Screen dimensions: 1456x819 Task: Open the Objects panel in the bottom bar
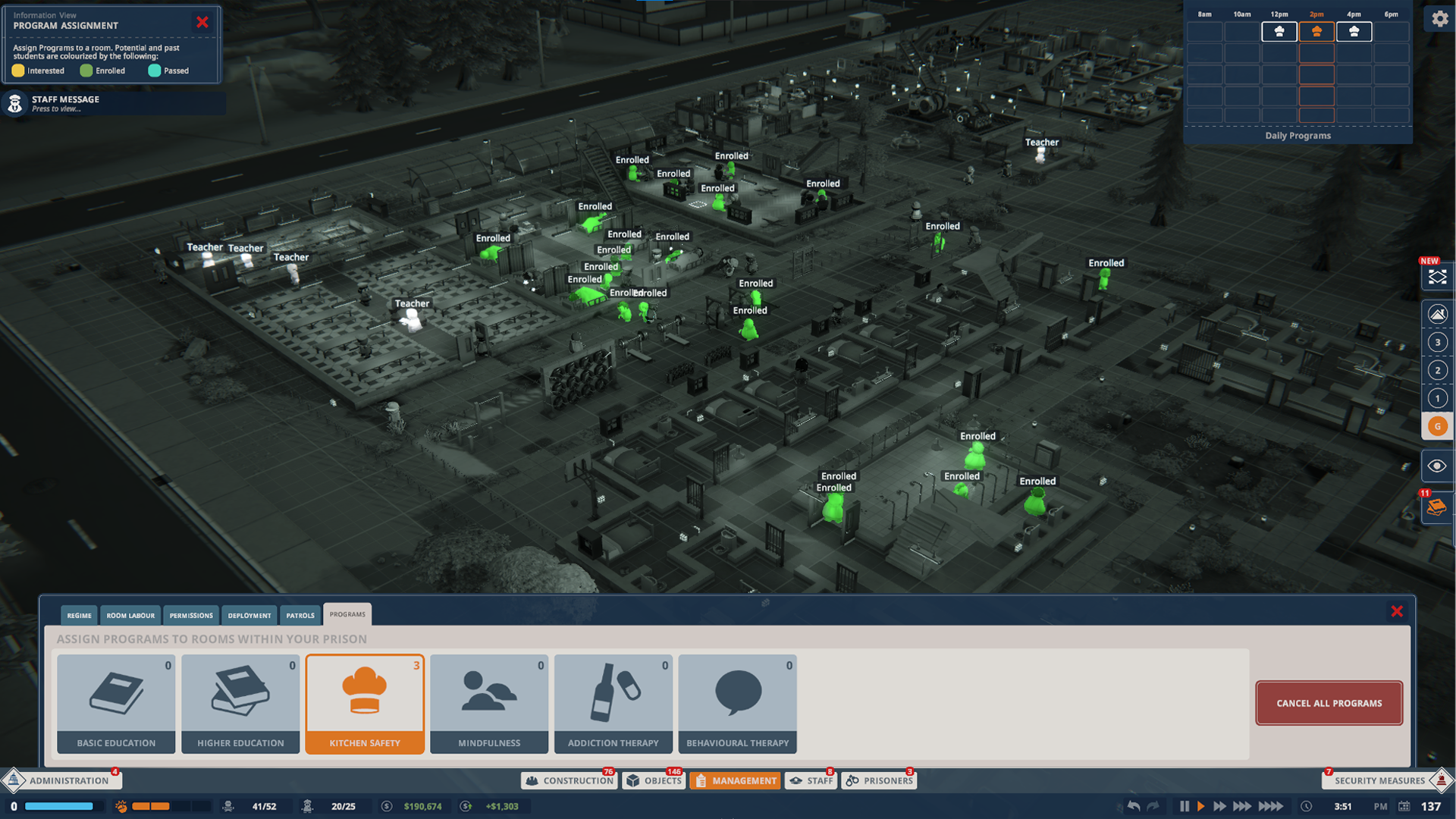(x=654, y=780)
